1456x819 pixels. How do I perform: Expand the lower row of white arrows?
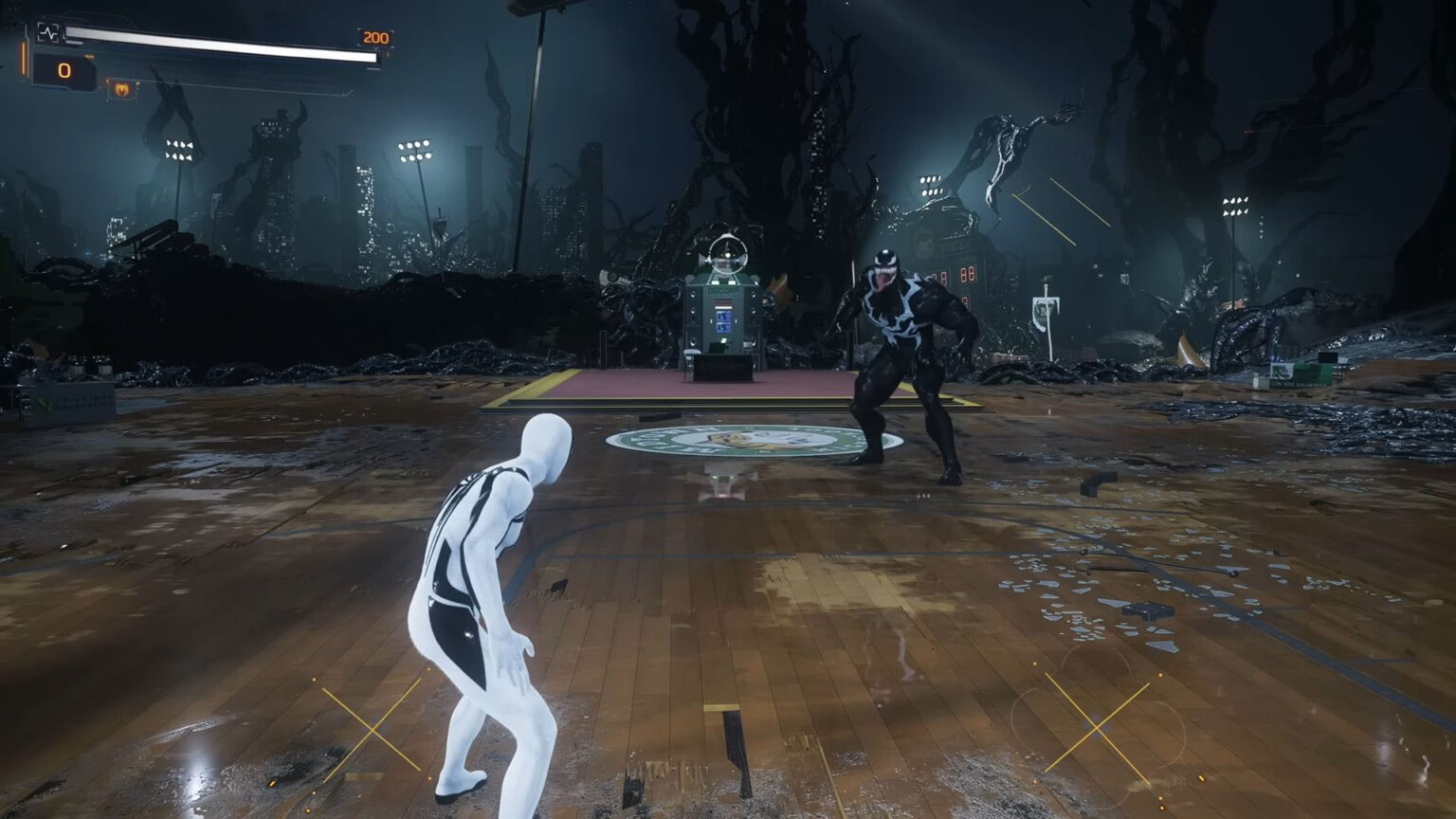pyautogui.click(x=179, y=156)
